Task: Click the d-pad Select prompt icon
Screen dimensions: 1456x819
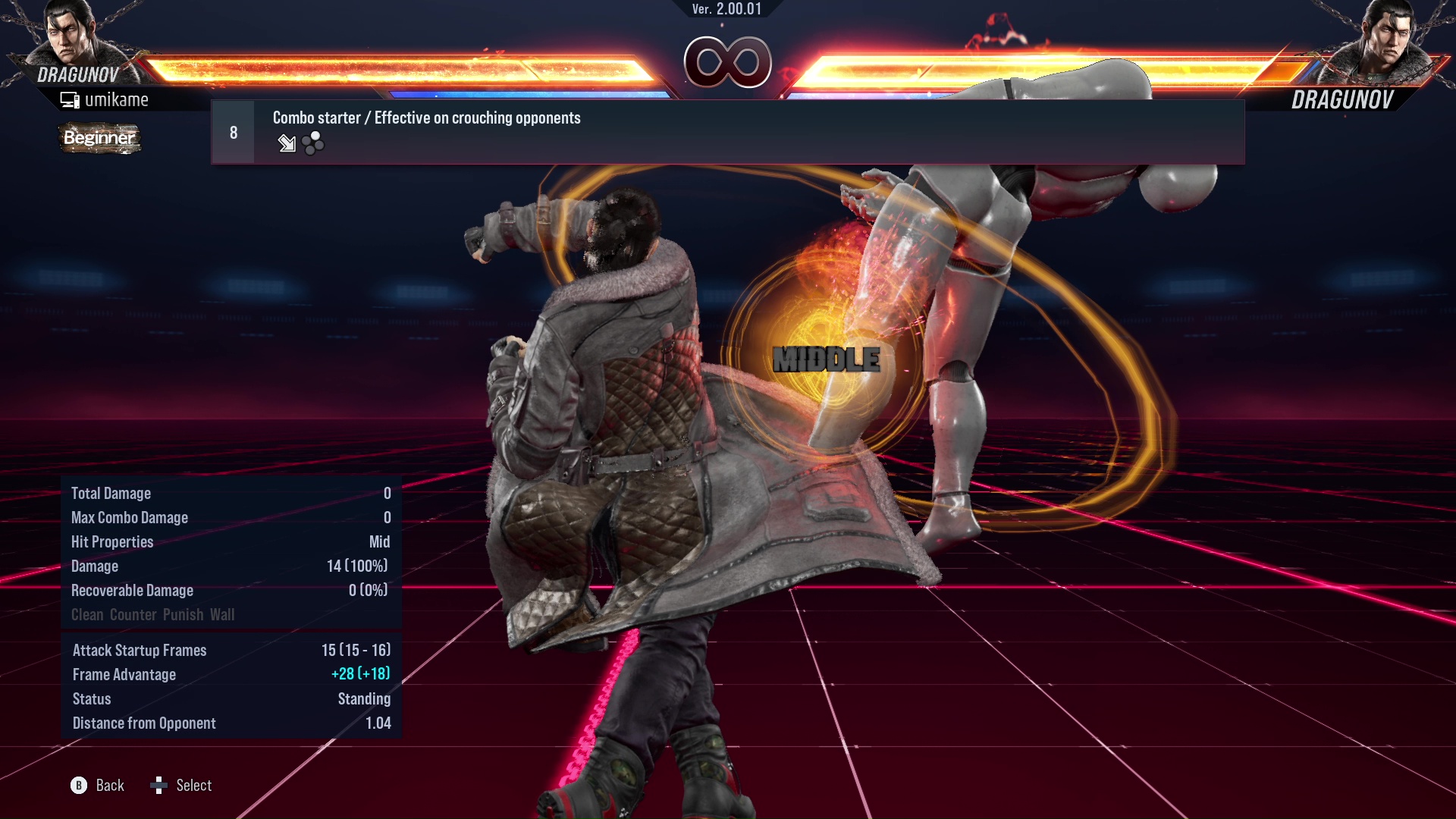Action: pyautogui.click(x=160, y=786)
